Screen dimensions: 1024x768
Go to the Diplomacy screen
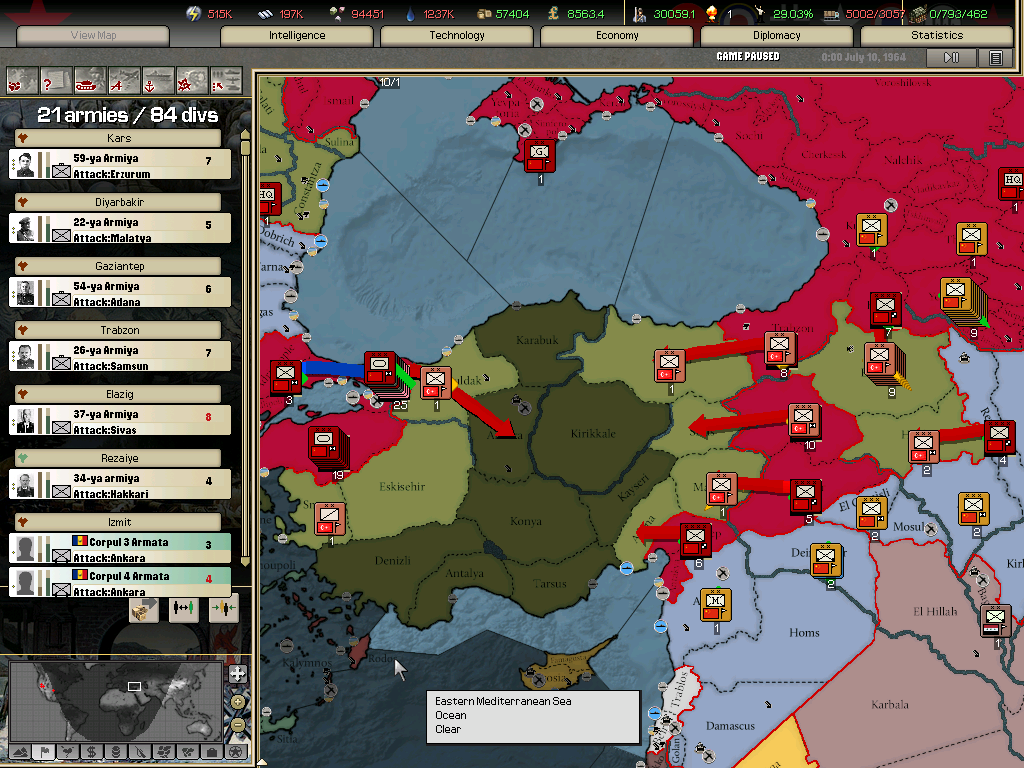tap(777, 36)
